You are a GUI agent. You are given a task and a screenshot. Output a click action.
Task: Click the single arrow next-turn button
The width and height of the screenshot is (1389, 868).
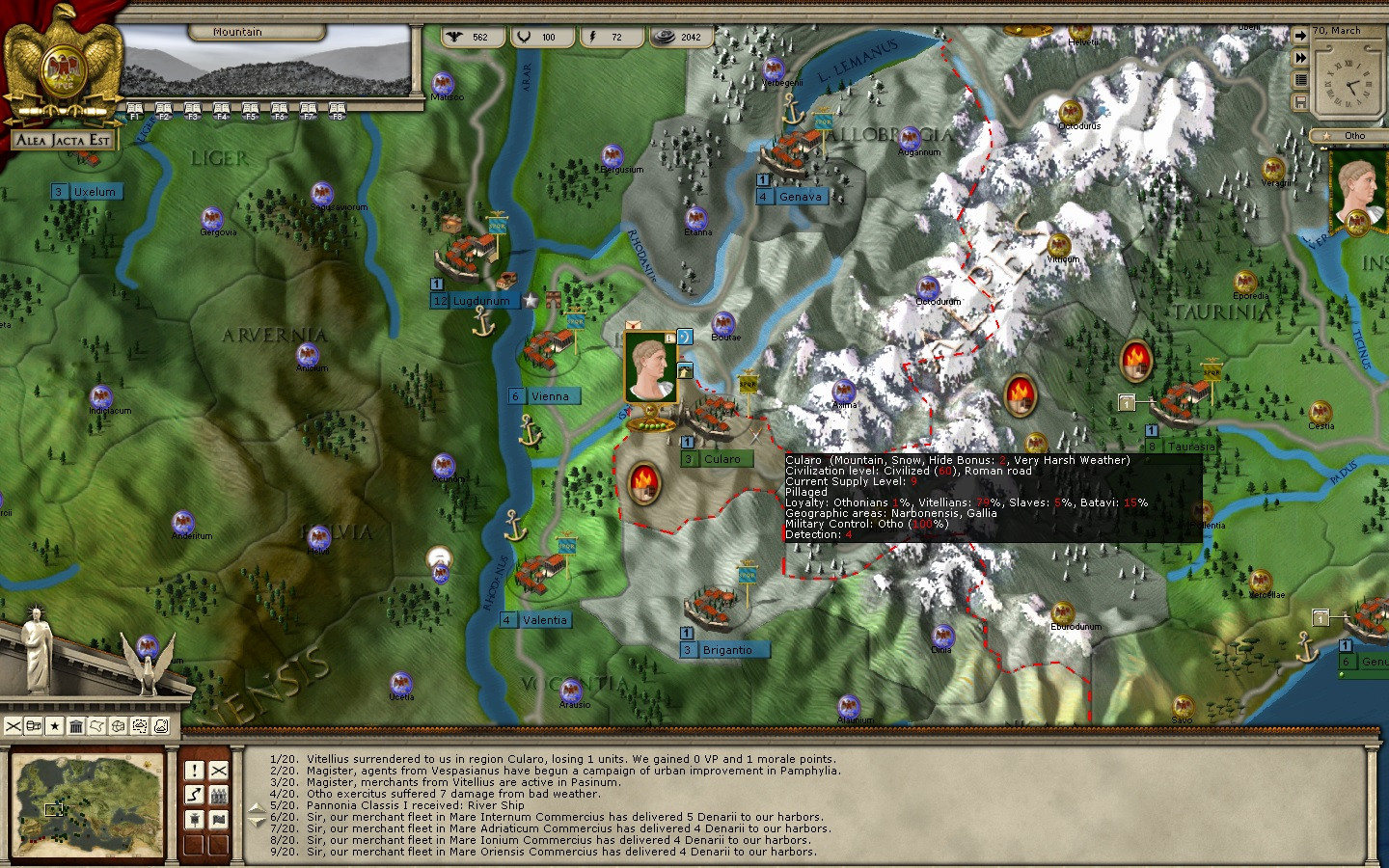[1300, 36]
